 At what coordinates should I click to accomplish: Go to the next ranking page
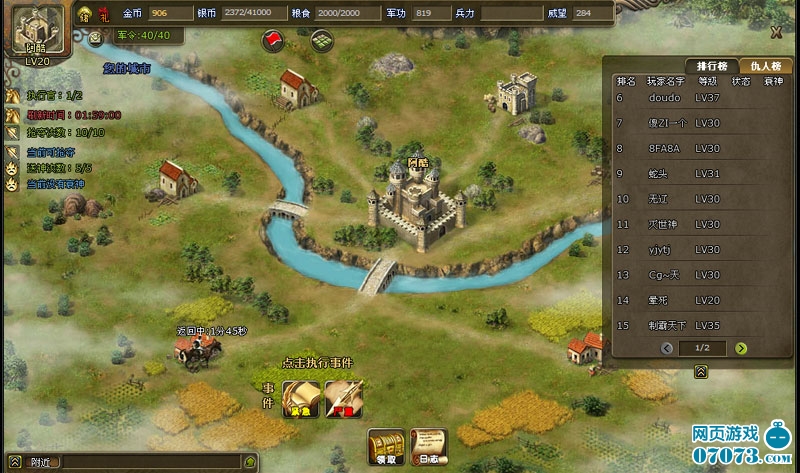tap(741, 348)
